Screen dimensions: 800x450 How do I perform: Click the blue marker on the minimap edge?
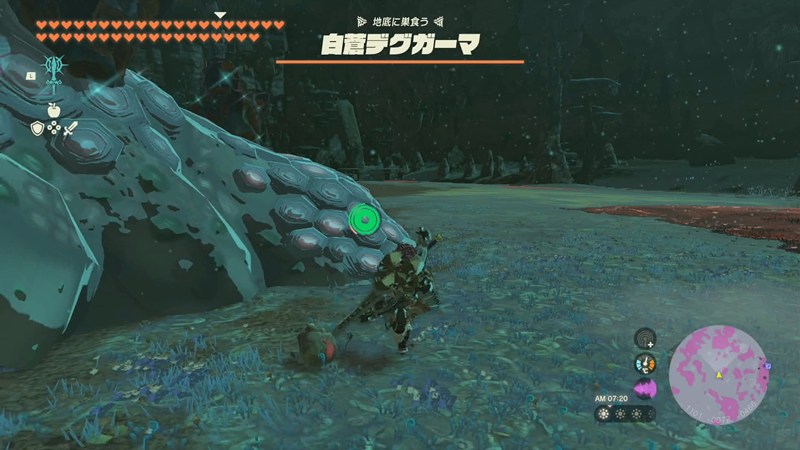767,366
